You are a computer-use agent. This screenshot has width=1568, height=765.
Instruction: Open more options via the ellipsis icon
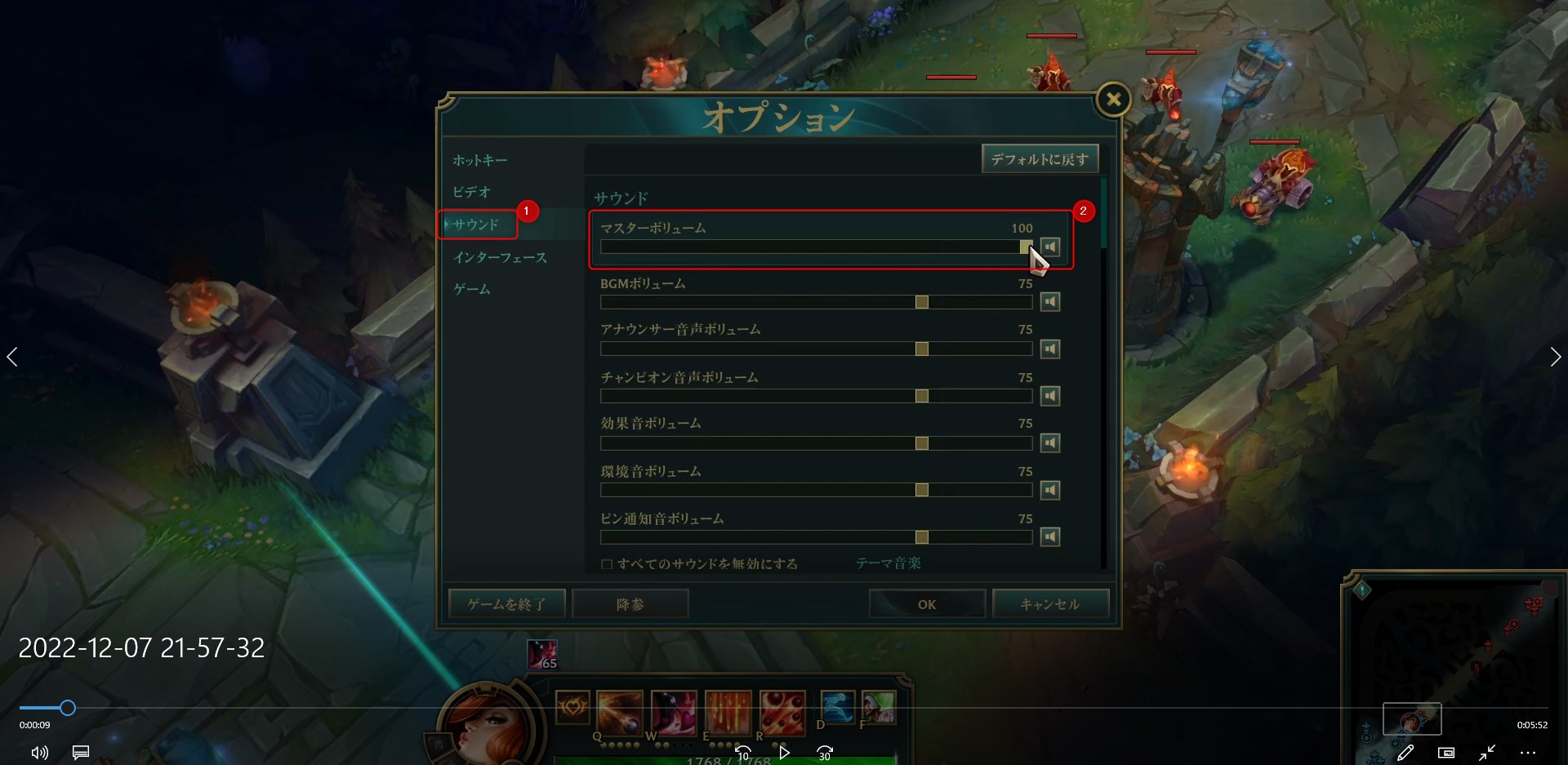(x=1529, y=752)
